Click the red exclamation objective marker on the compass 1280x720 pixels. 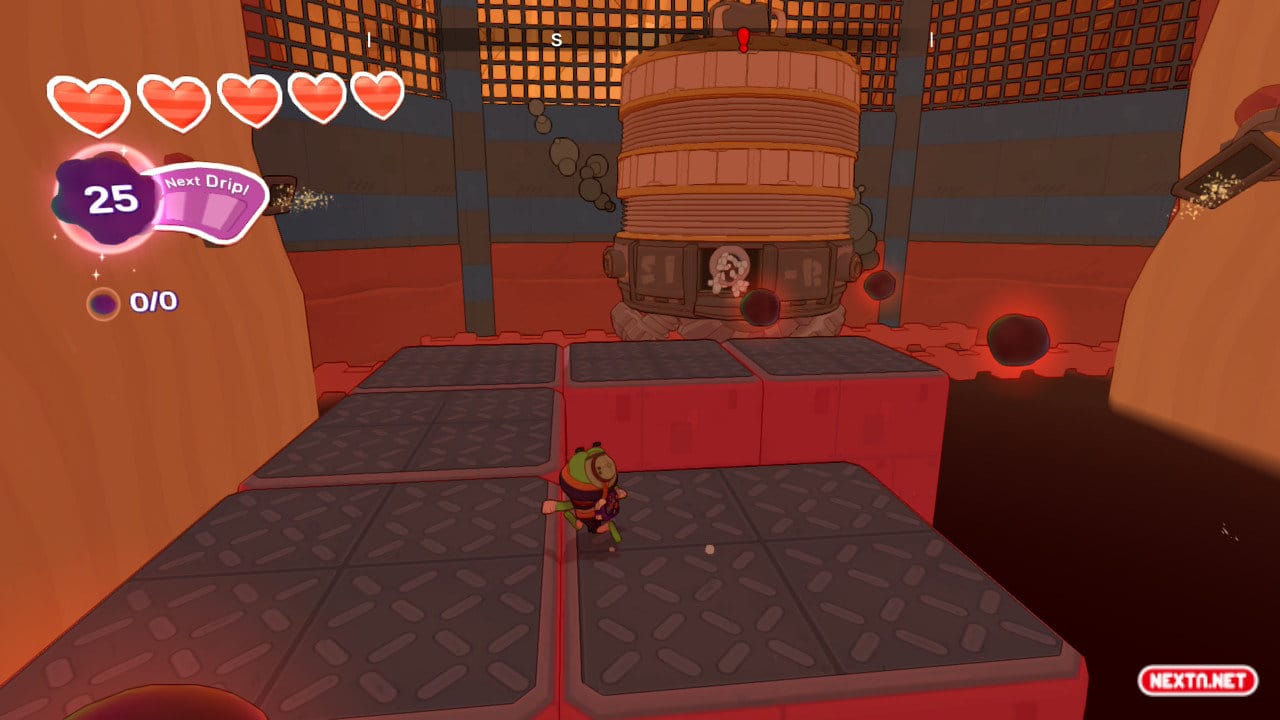[x=743, y=40]
